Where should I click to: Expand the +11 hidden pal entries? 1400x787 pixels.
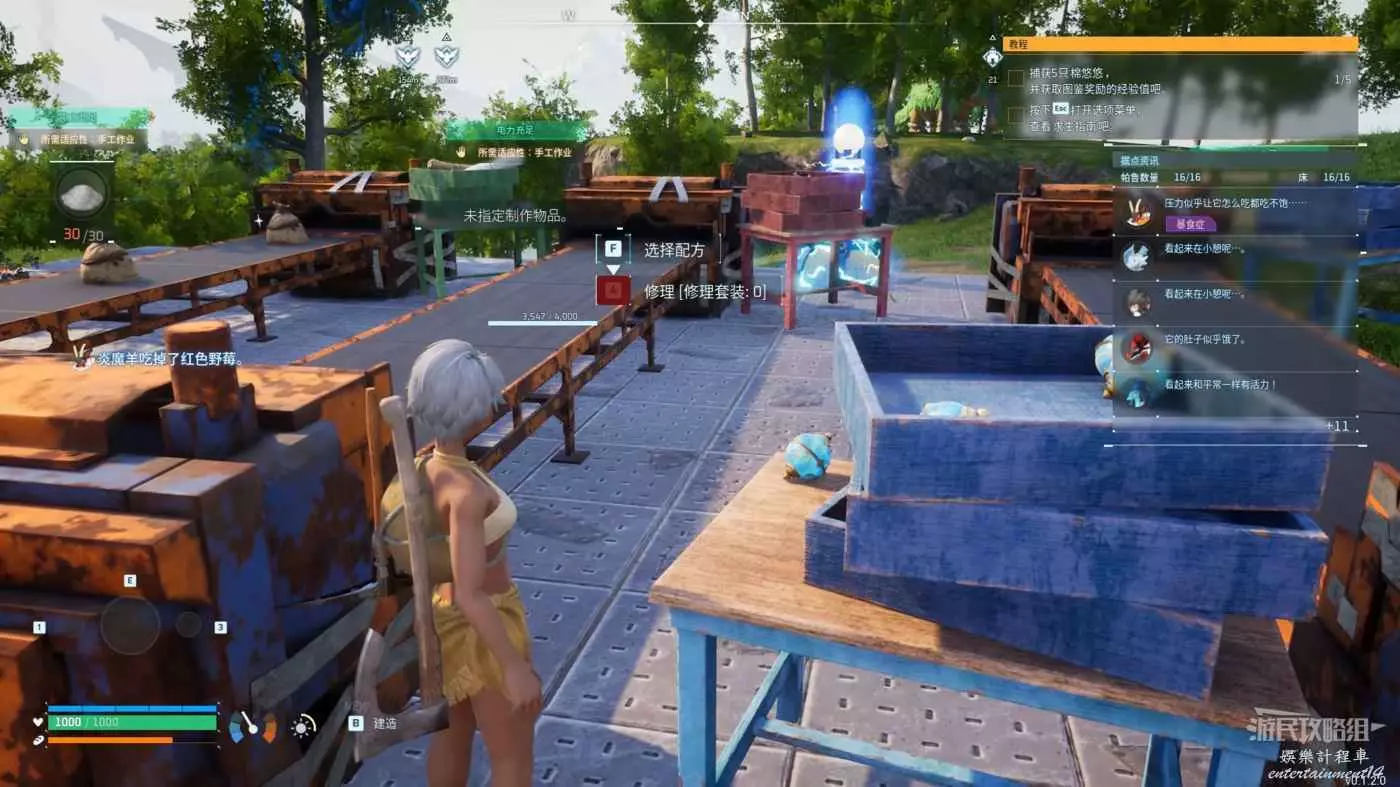click(1337, 426)
